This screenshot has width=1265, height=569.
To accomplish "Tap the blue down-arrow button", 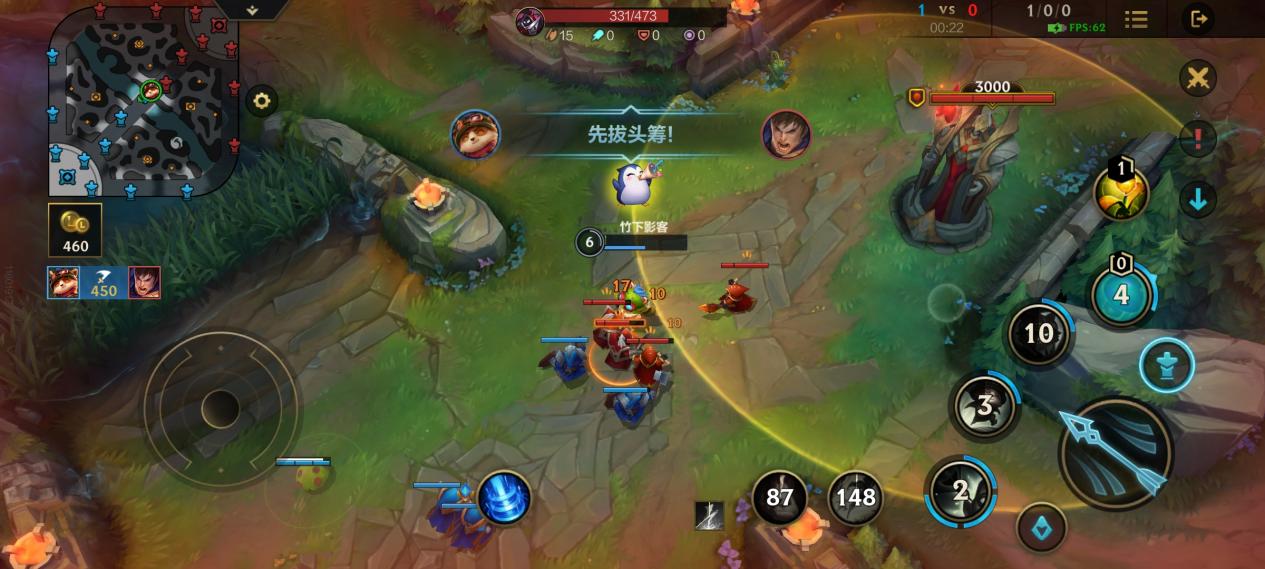I will point(1197,199).
